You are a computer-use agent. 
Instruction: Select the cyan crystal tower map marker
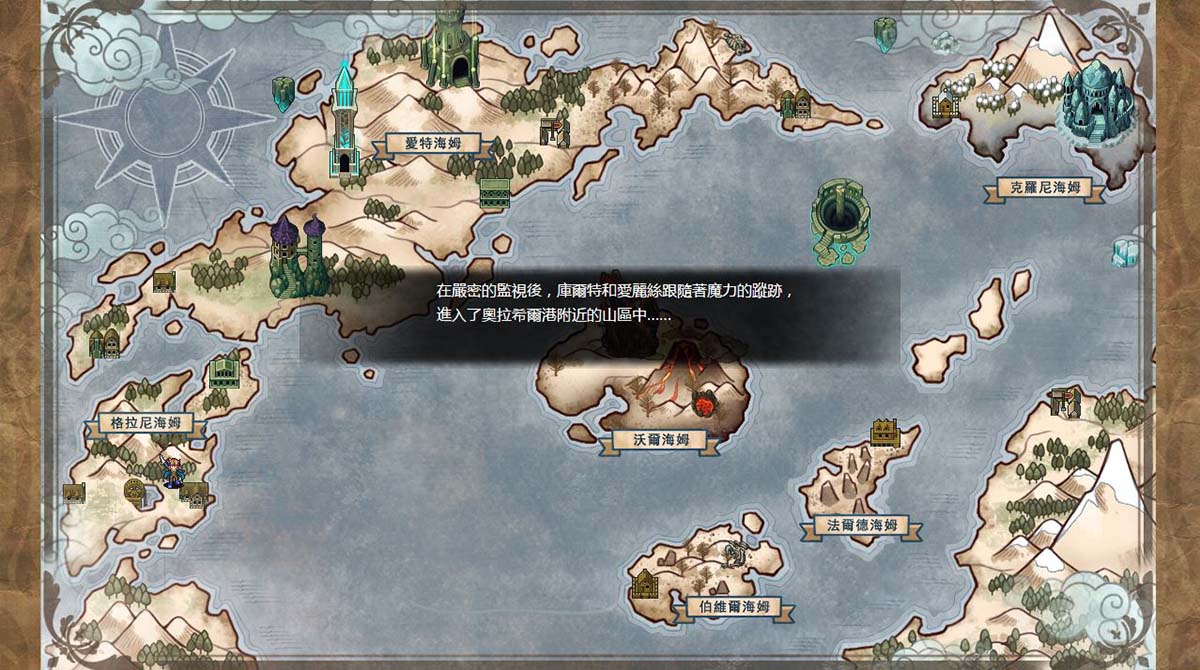pos(344,122)
